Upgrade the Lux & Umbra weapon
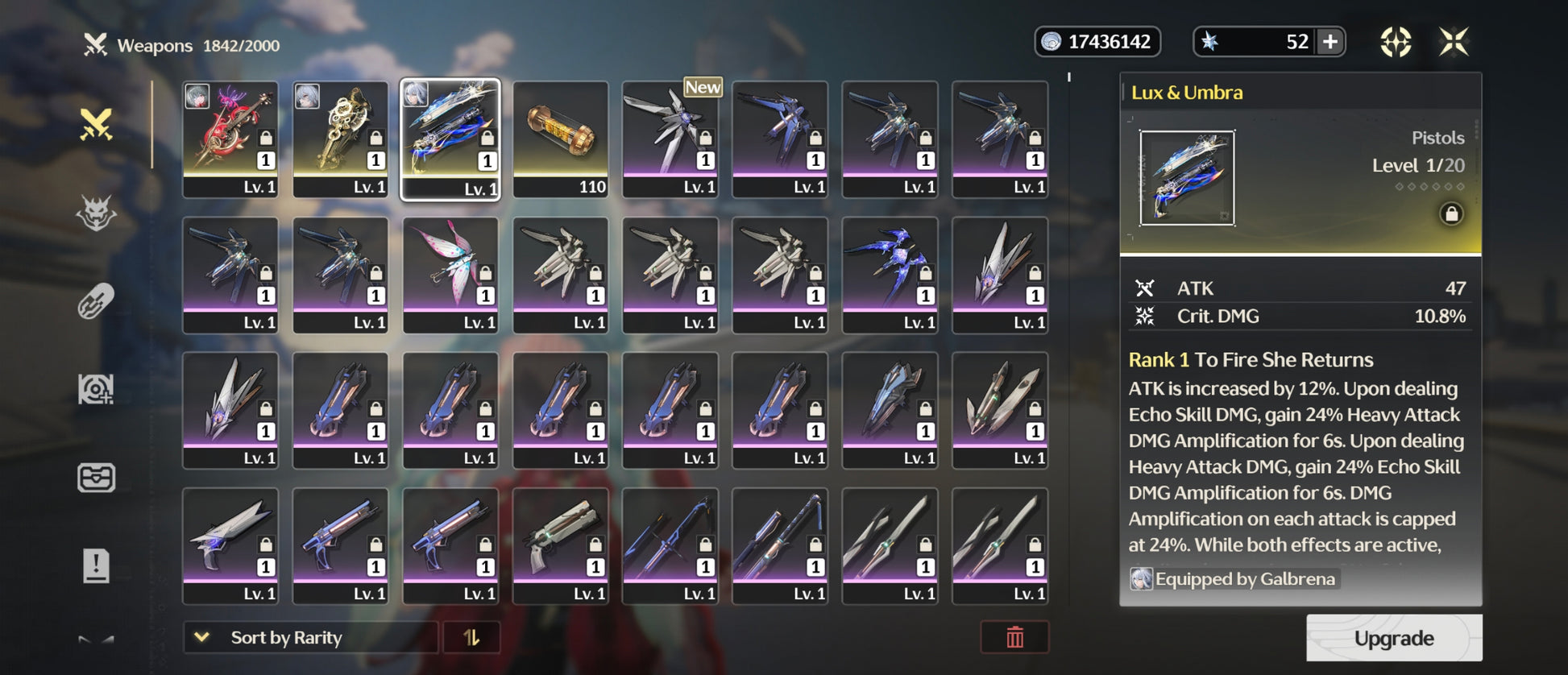Image resolution: width=1568 pixels, height=675 pixels. (1393, 638)
